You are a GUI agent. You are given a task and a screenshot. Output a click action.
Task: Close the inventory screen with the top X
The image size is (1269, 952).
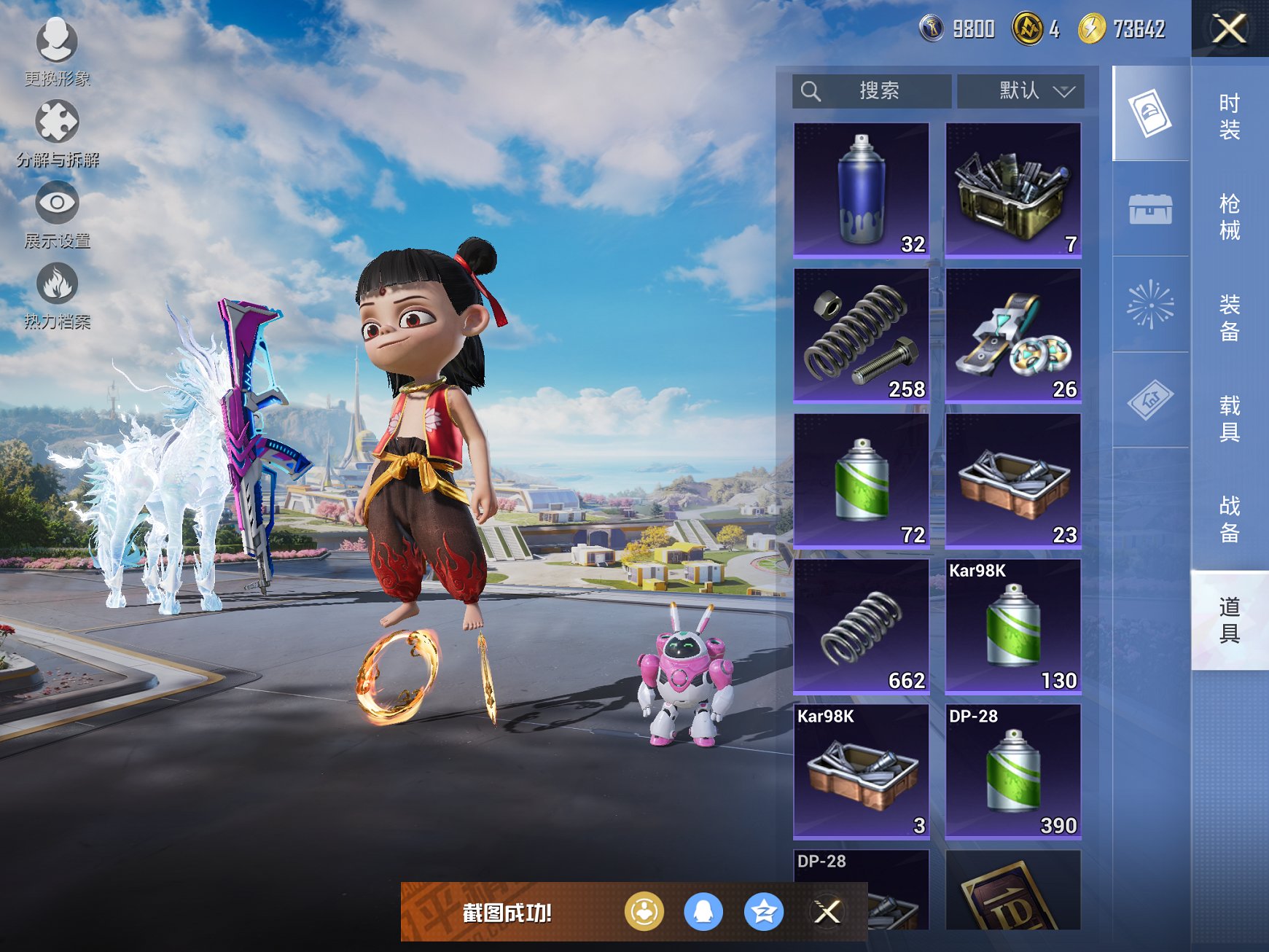1229,29
